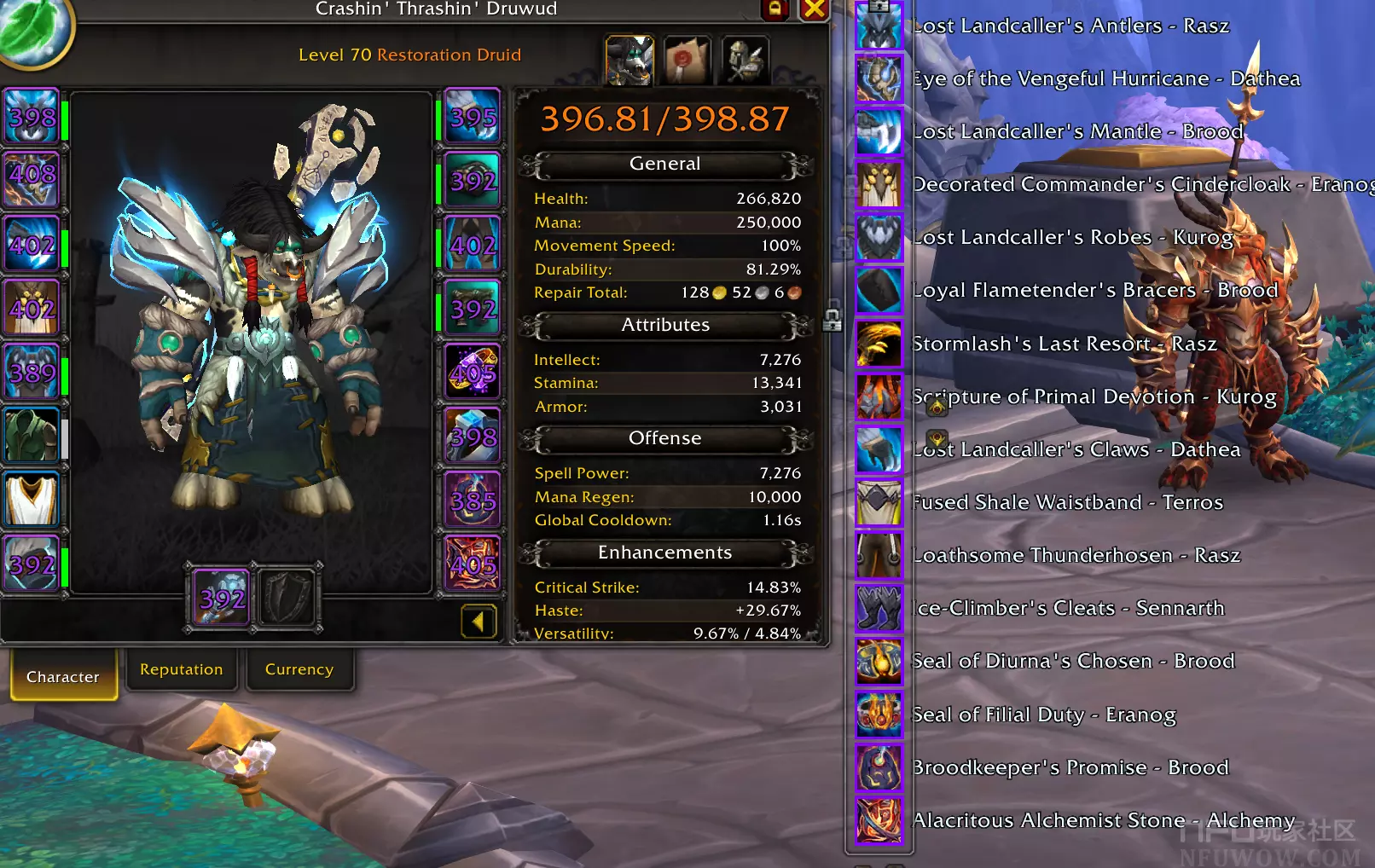Open the character portrait sidebar tab
The image size is (1375, 868).
click(x=629, y=60)
